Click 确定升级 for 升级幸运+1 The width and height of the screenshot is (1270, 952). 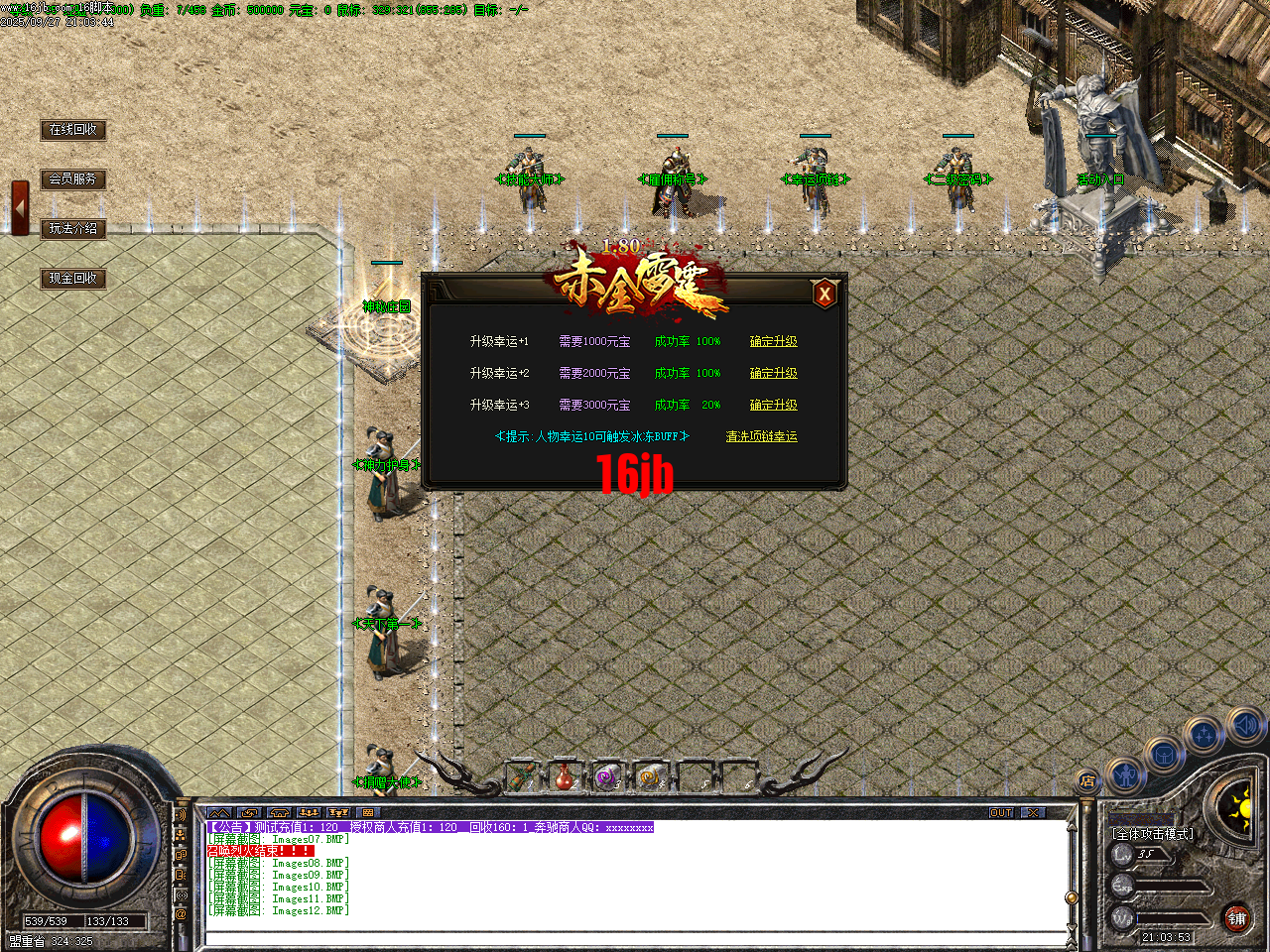tap(774, 340)
